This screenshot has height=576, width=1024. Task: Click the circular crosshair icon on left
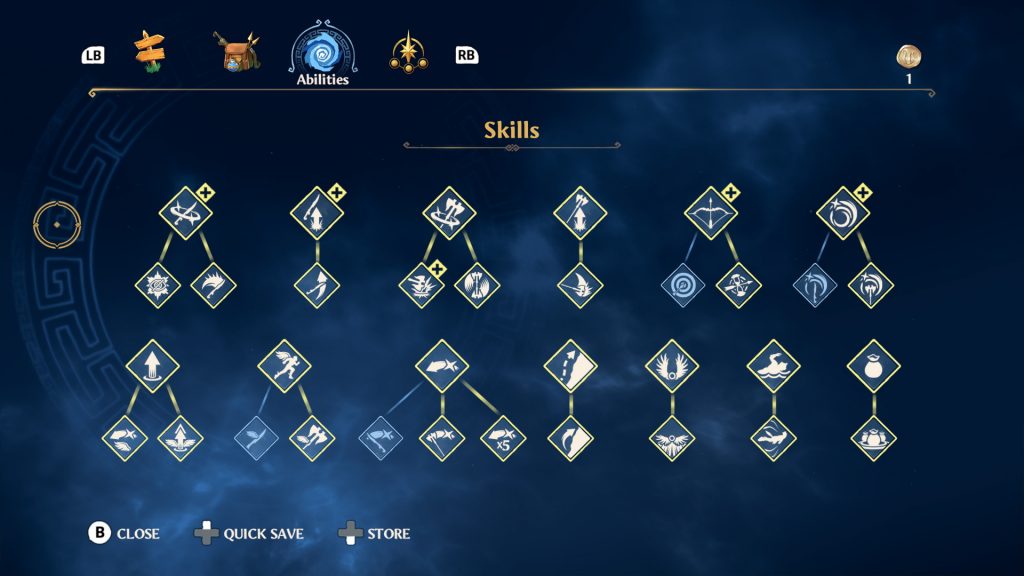57,224
